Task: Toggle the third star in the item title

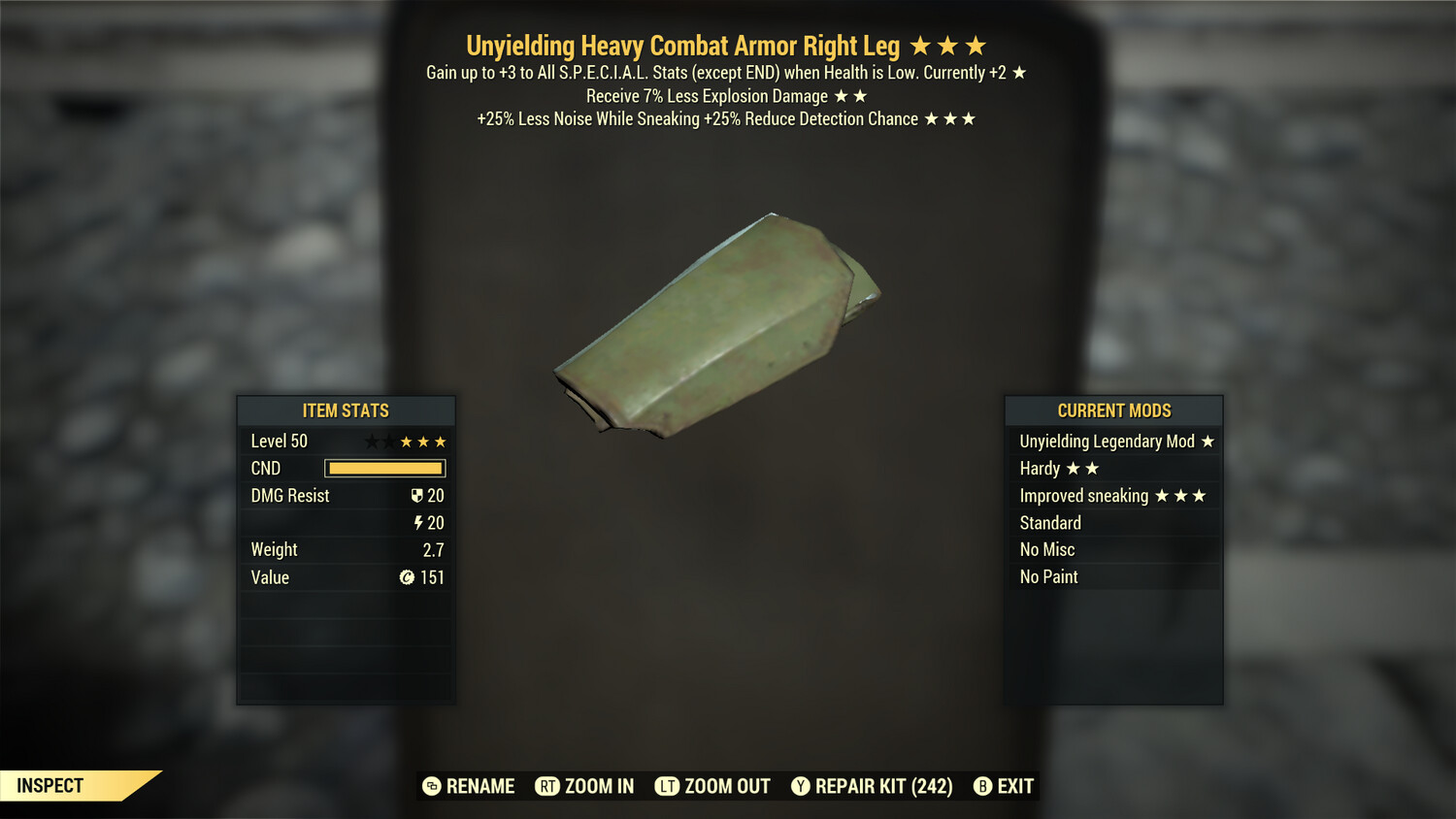Action: 976,45
